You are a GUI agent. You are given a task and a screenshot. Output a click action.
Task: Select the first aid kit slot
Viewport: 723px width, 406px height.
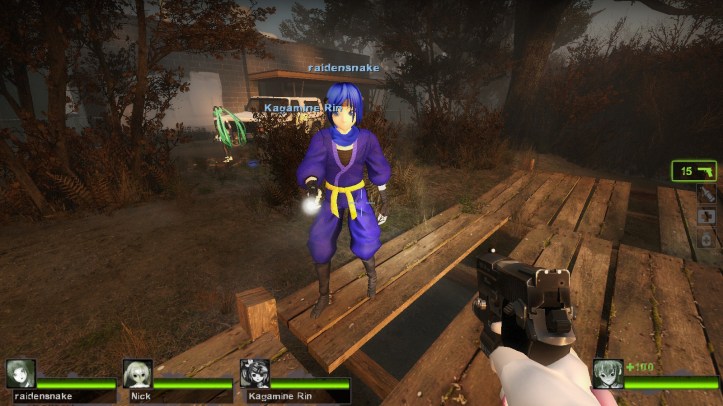coord(706,217)
